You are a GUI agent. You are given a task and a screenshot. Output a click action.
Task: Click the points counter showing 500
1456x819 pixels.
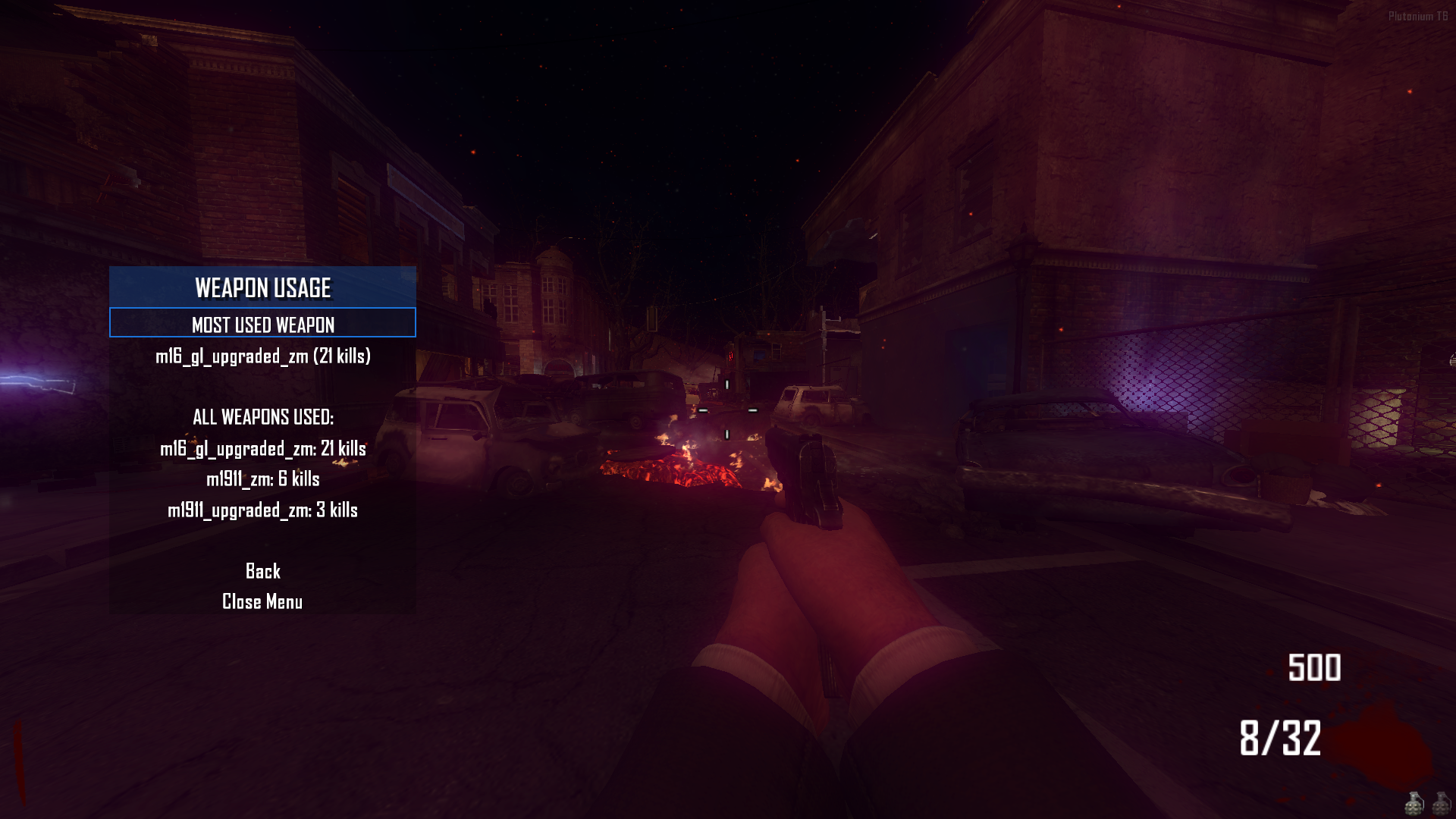coord(1316,669)
